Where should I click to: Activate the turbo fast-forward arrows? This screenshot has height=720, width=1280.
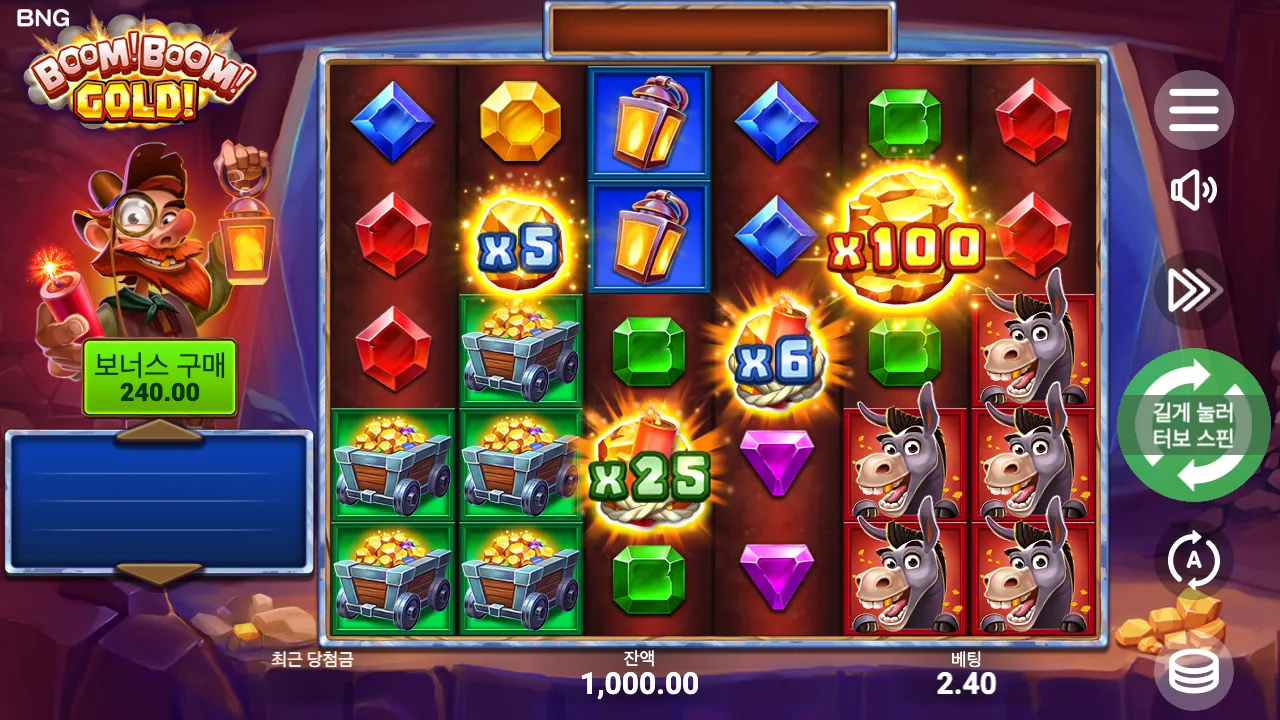(x=1193, y=290)
